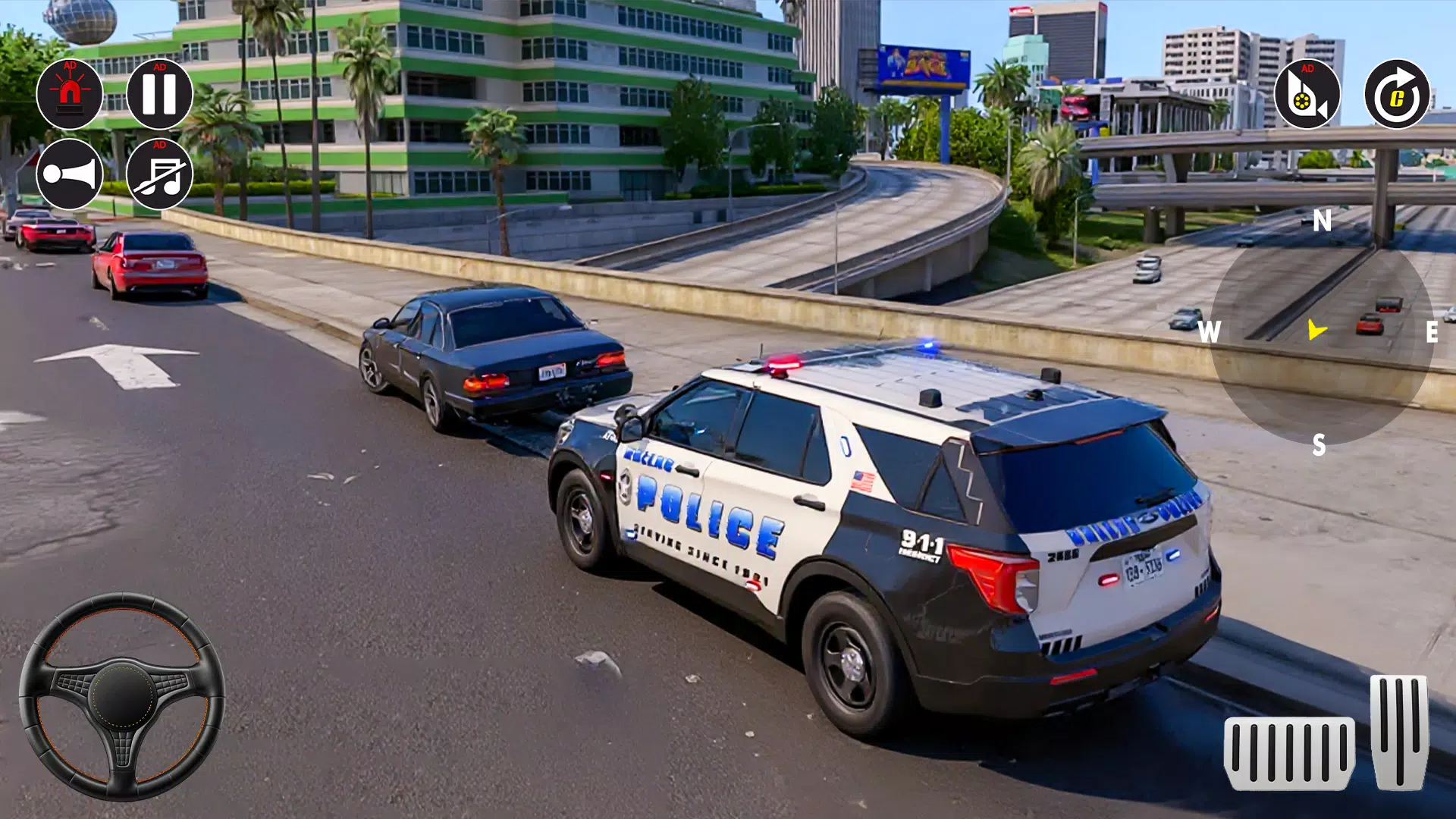Image resolution: width=1456 pixels, height=819 pixels.
Task: Tap the AD badge above the camera icon
Action: (x=1307, y=68)
